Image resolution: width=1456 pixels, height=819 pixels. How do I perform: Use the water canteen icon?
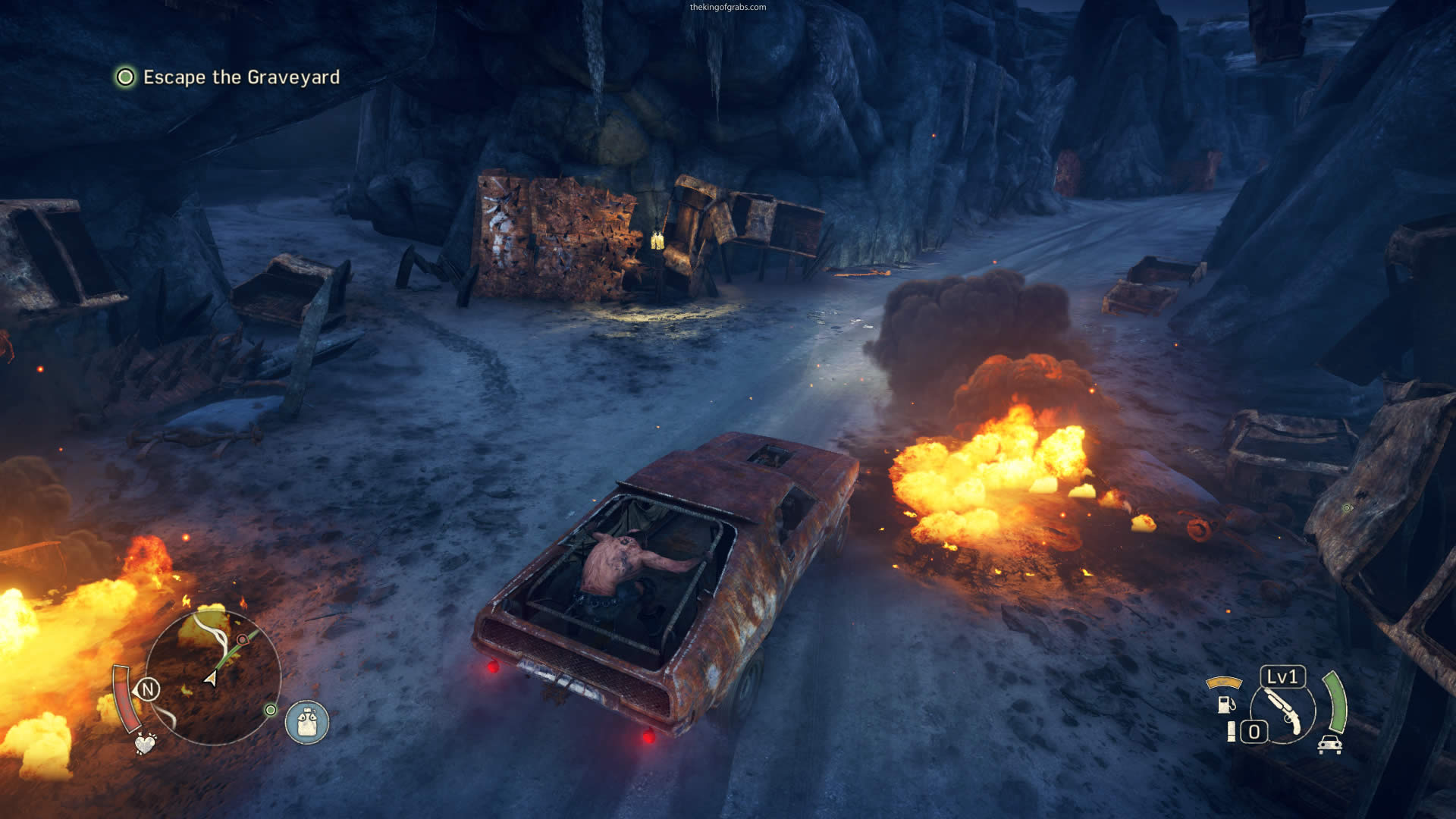pos(307,721)
